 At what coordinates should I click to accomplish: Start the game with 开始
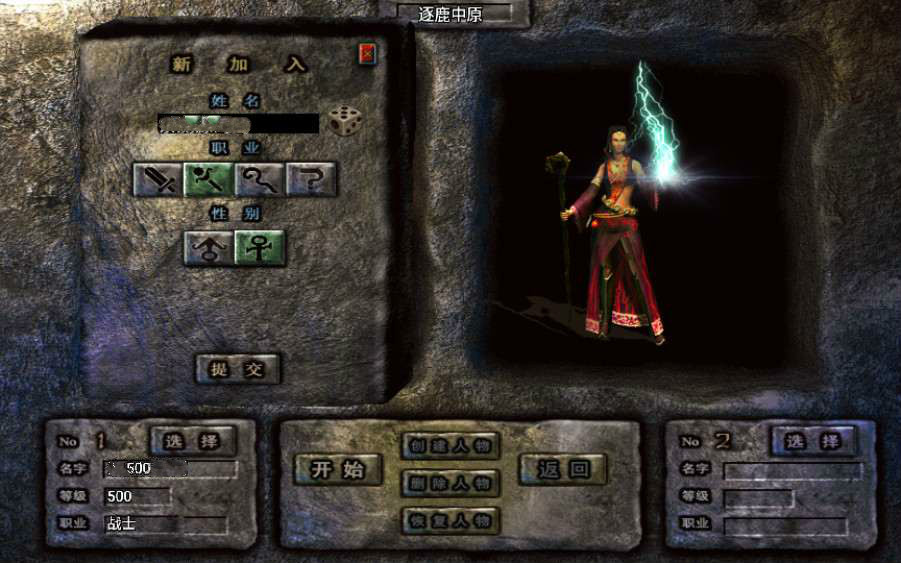pyautogui.click(x=338, y=470)
